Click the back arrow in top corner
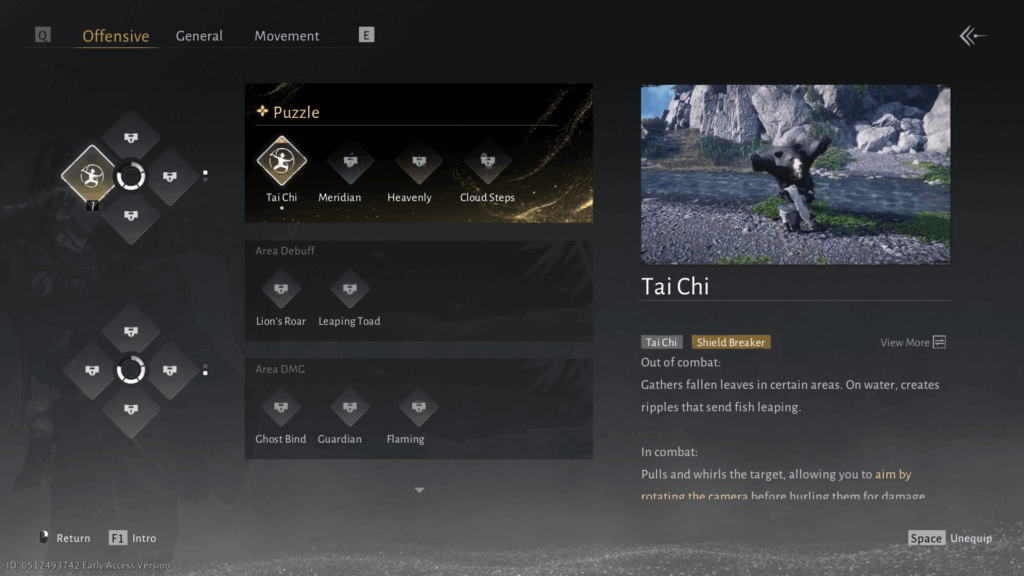The width and height of the screenshot is (1024, 576). coord(972,36)
